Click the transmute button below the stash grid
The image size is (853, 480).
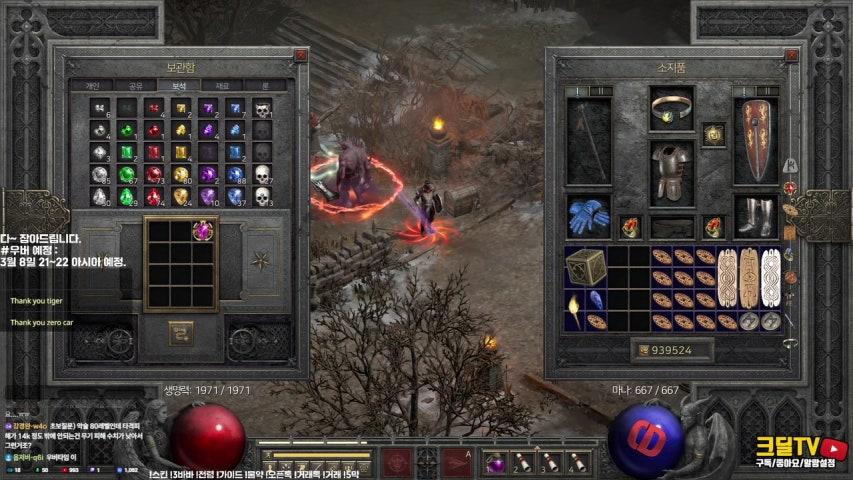pyautogui.click(x=181, y=330)
